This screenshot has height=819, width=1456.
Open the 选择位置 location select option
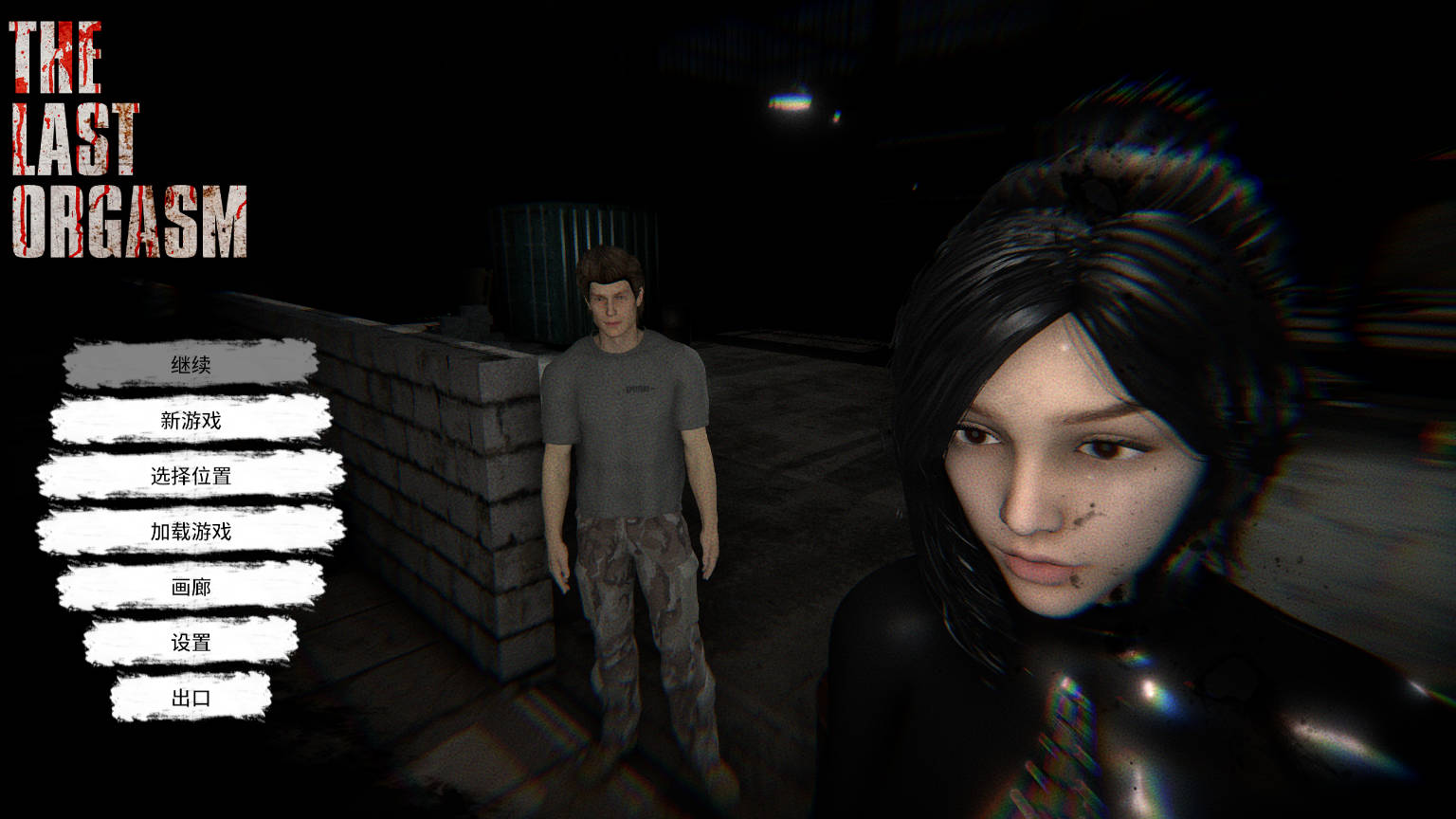[191, 476]
